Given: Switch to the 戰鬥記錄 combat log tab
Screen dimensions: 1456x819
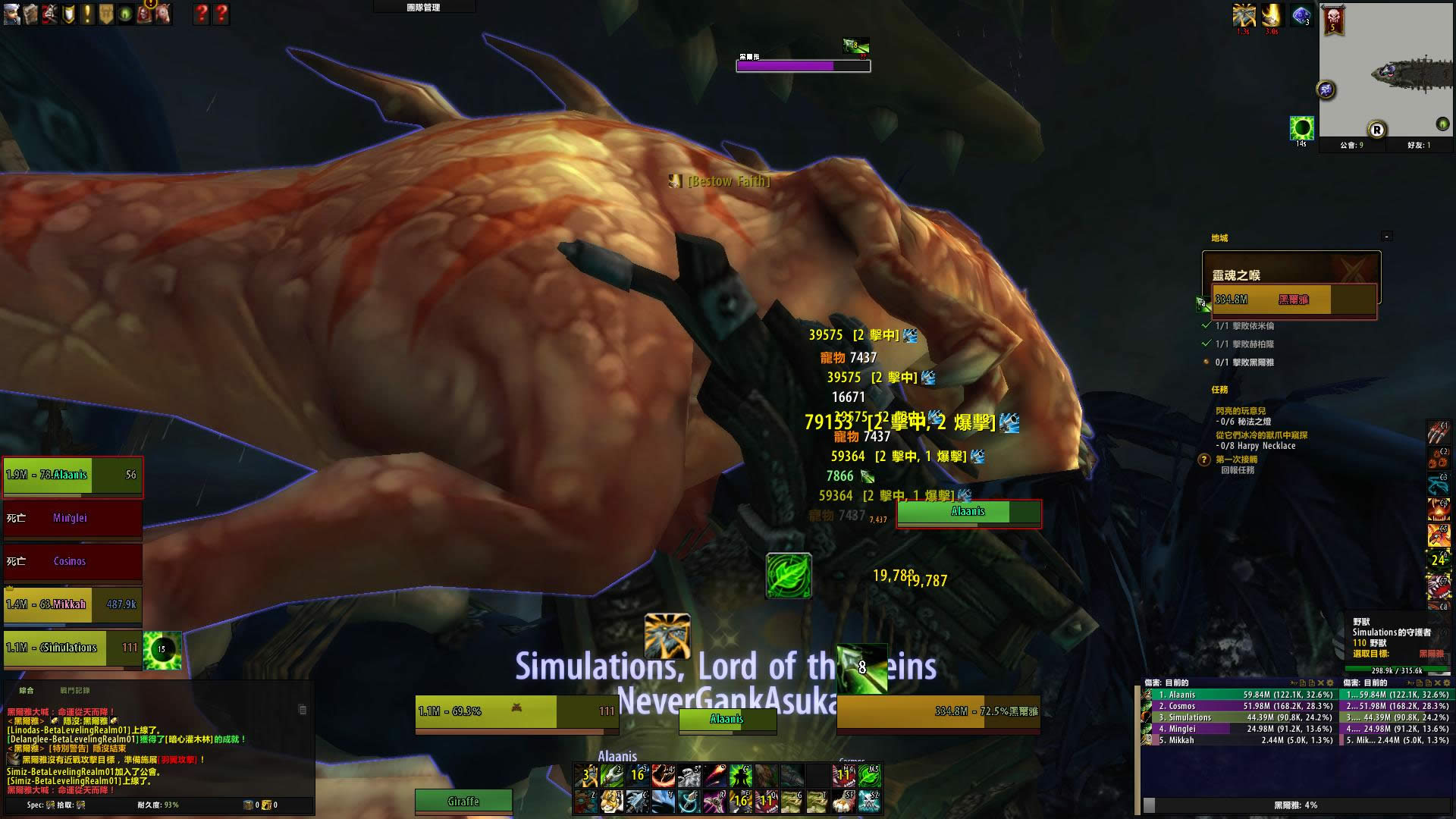Looking at the screenshot, I should pyautogui.click(x=75, y=691).
